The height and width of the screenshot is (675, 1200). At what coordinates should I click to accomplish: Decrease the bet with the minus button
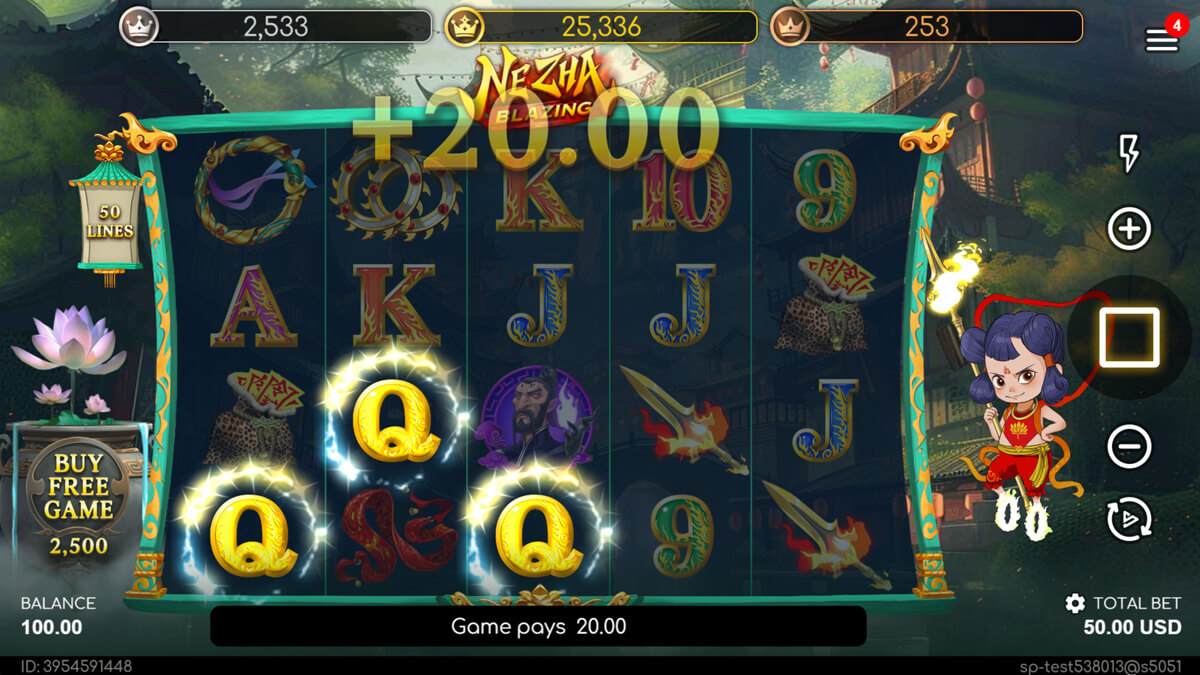tap(1129, 445)
